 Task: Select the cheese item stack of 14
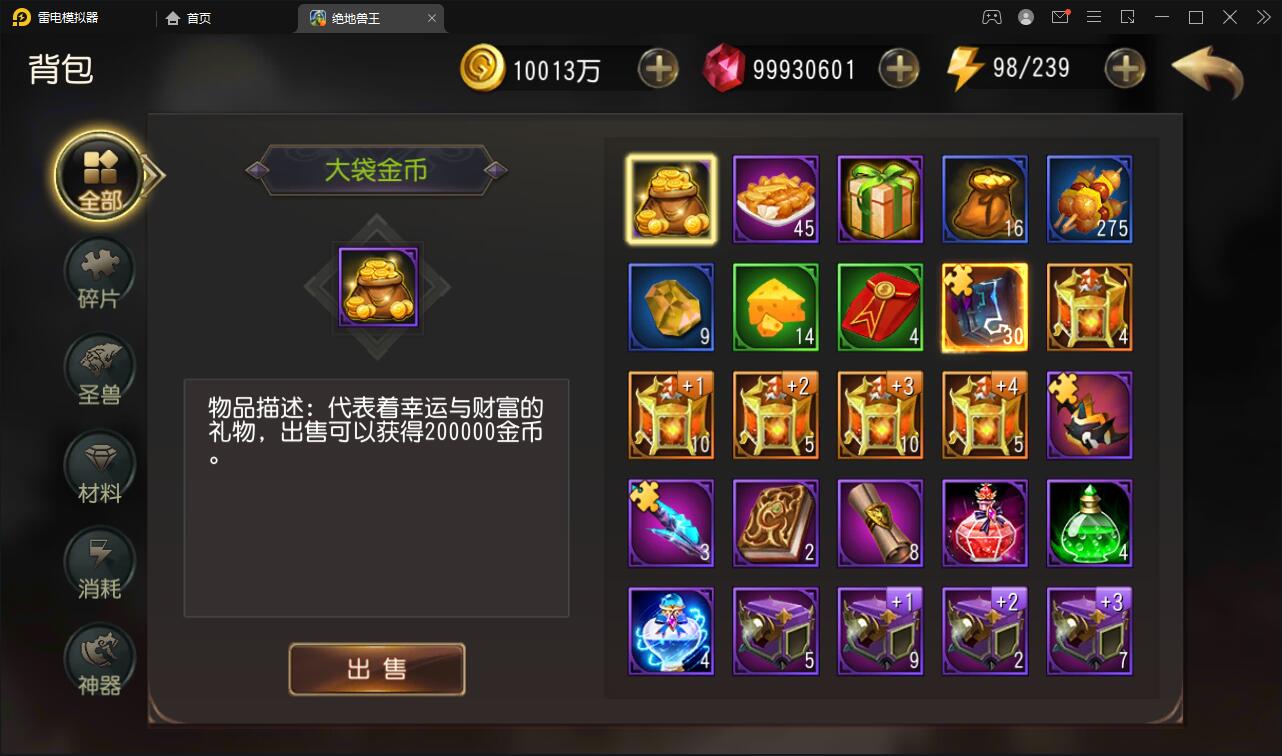[776, 307]
